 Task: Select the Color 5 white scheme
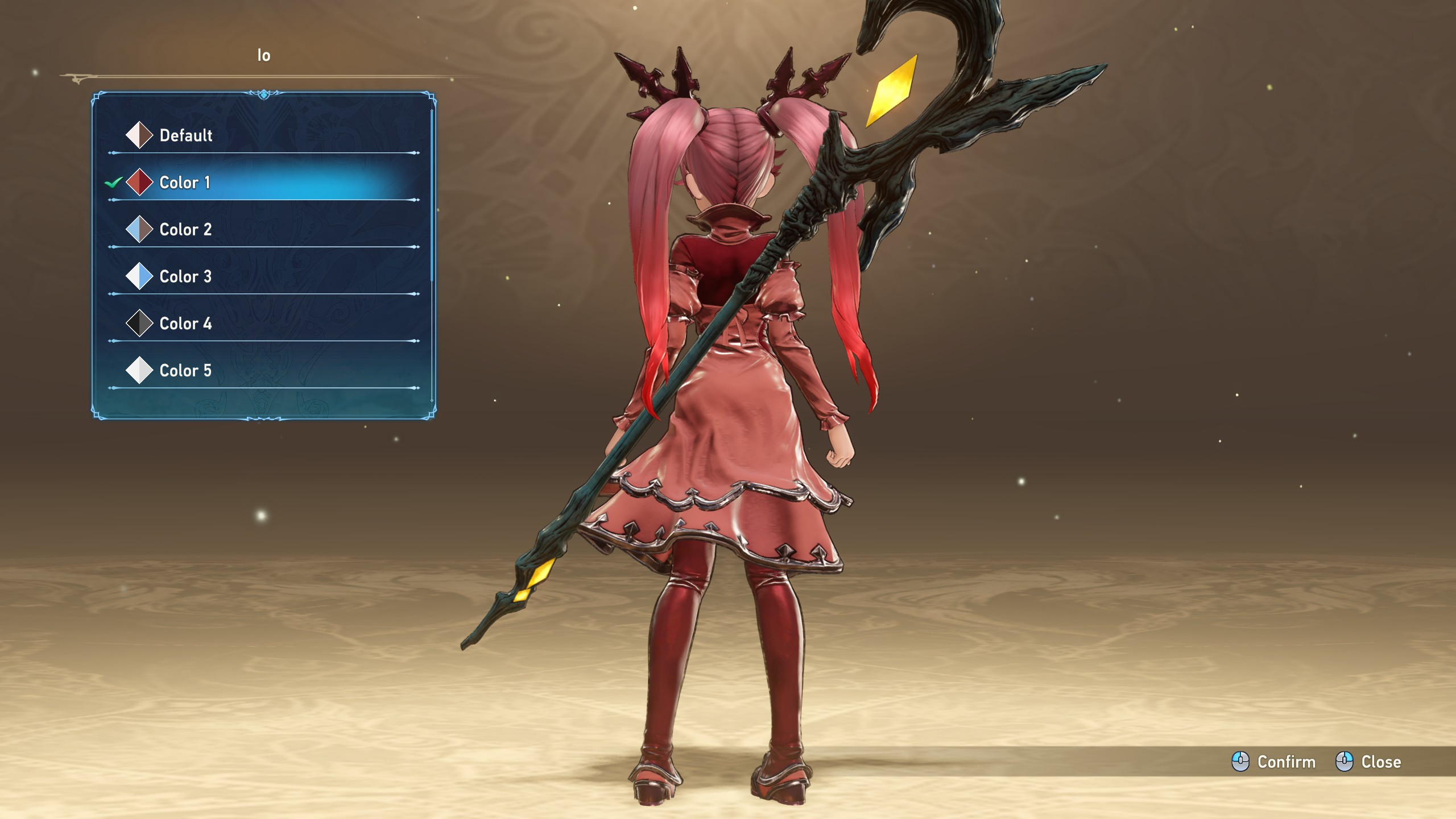(185, 371)
